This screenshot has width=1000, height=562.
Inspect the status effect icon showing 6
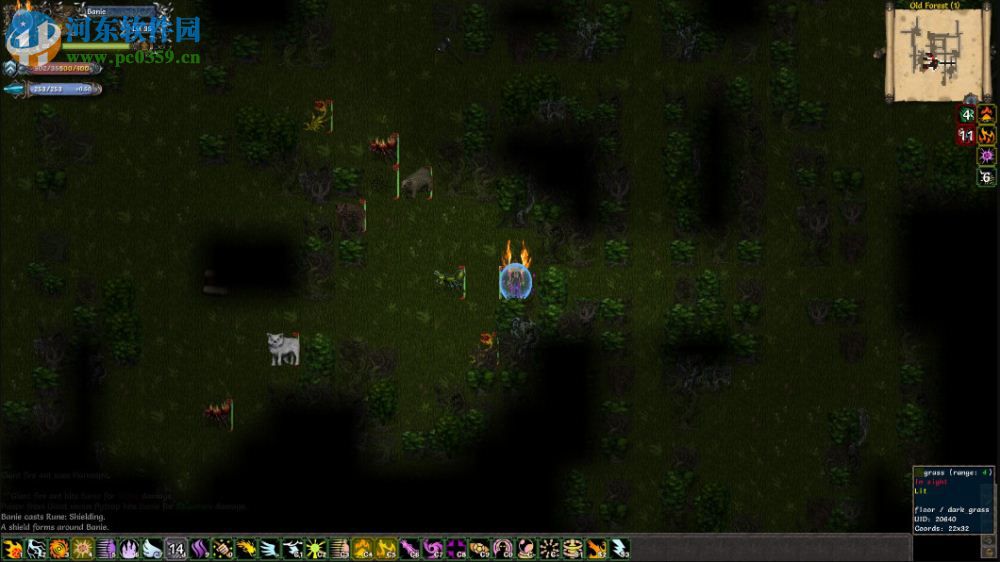(987, 178)
